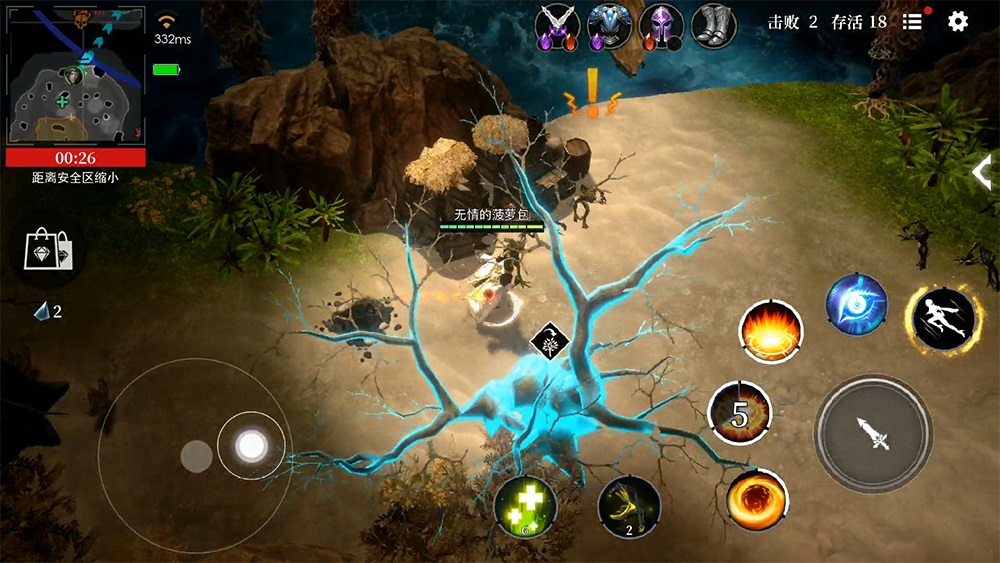Use the sword basic attack button
Screen dimensions: 1000x563
click(x=873, y=433)
